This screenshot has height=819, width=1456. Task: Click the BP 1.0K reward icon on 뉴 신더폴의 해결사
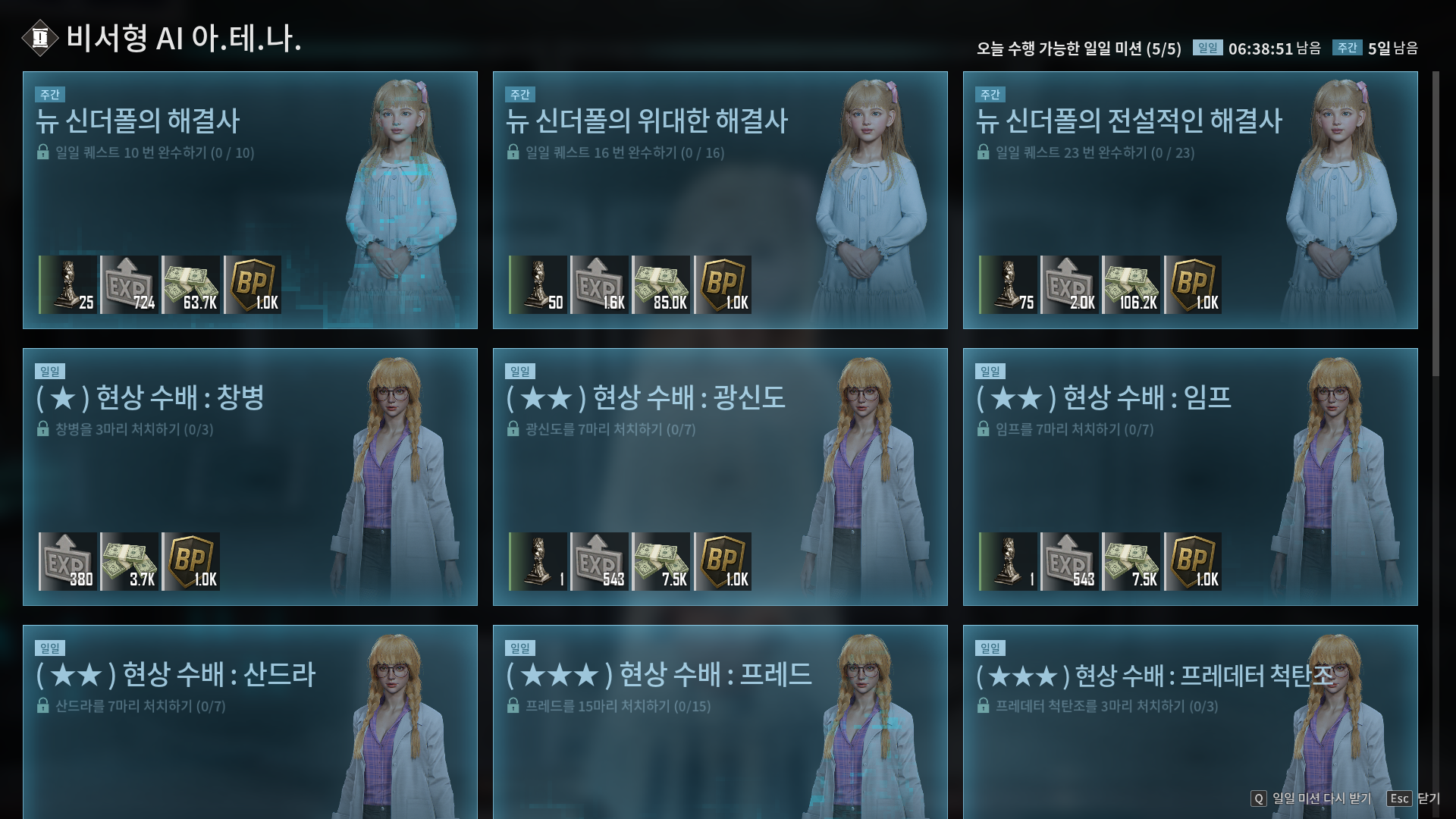click(253, 284)
